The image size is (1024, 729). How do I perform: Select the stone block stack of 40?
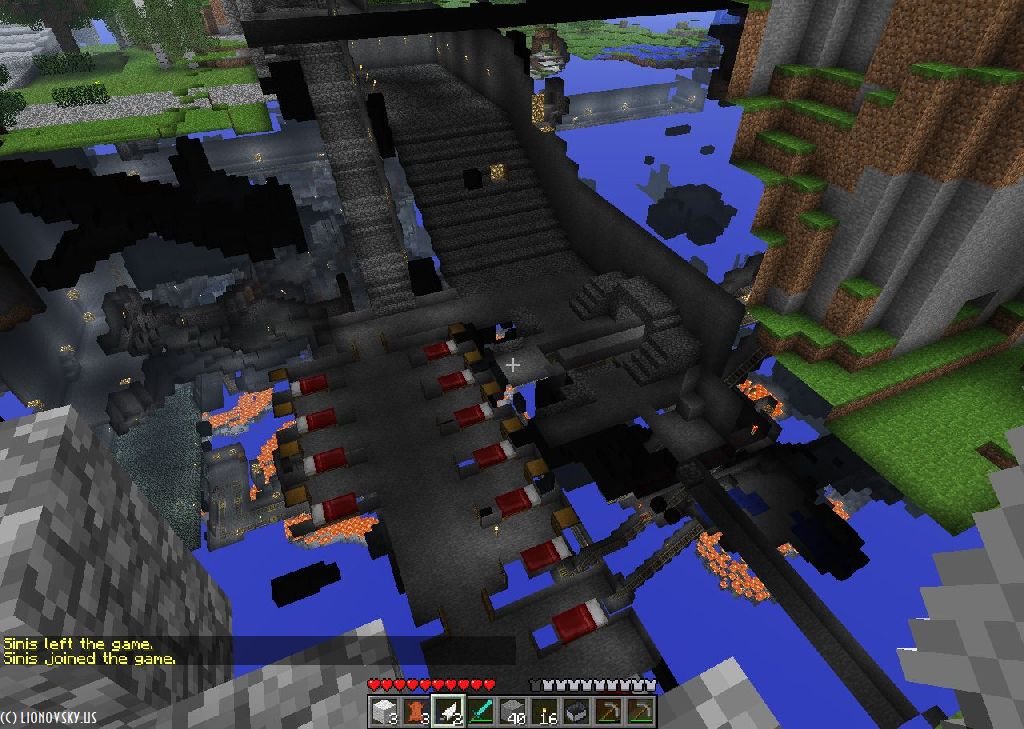pos(512,712)
